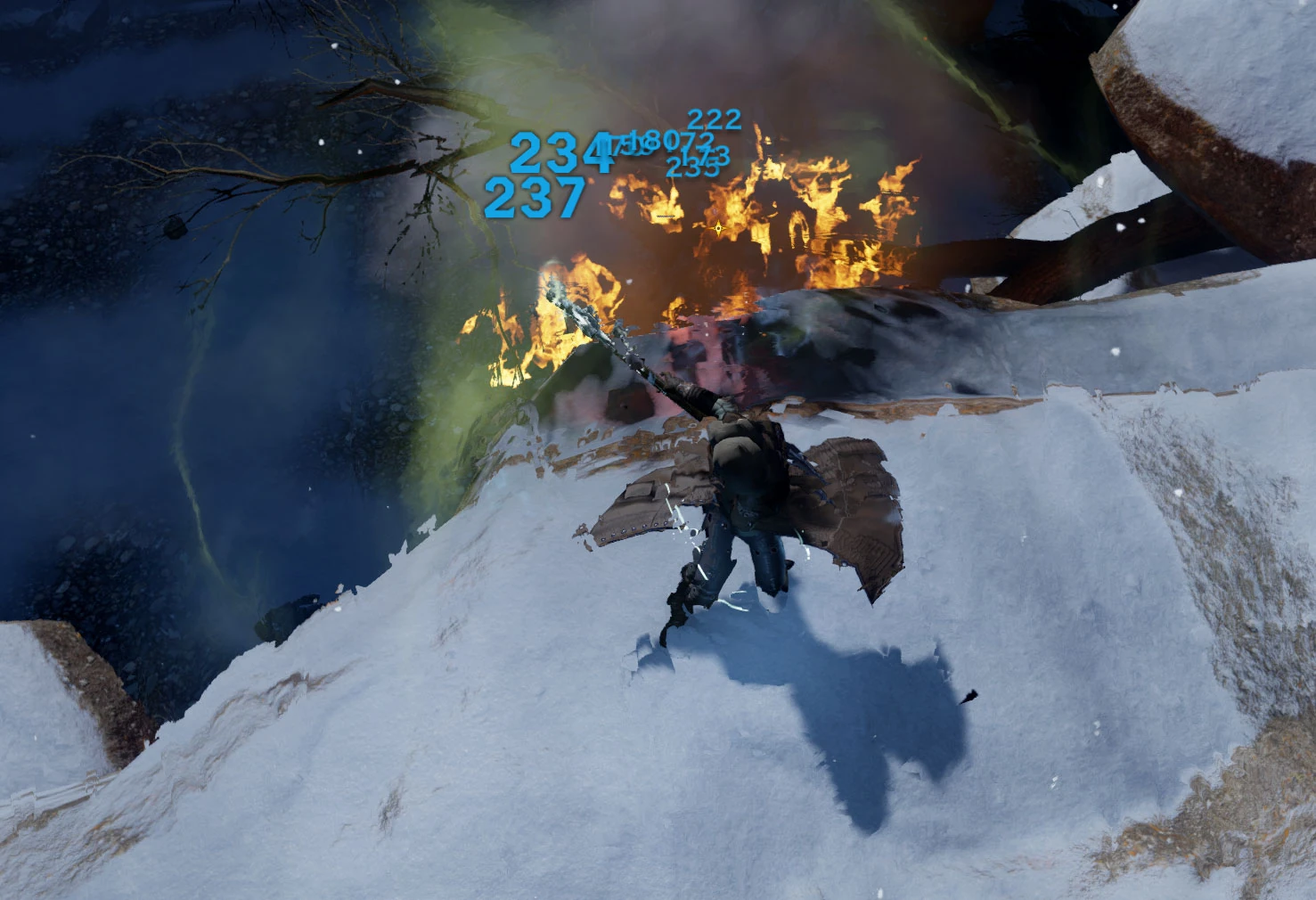The width and height of the screenshot is (1316, 900).
Task: Select the damage number 222
Action: 715,119
